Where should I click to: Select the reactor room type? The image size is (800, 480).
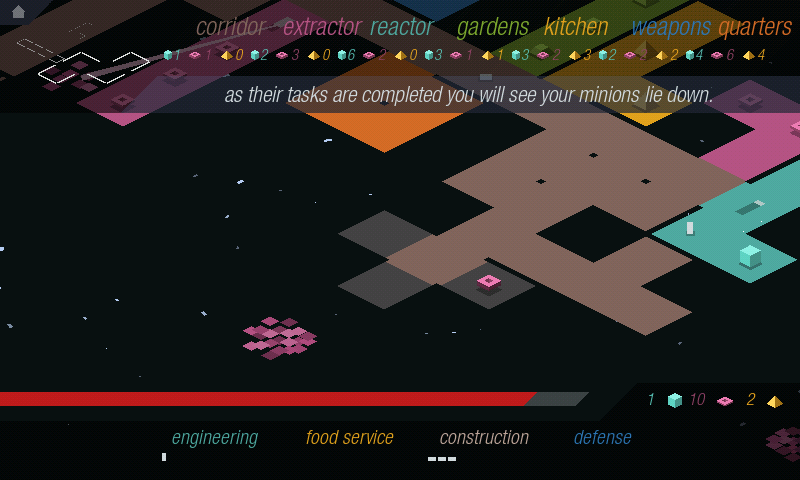pos(401,27)
